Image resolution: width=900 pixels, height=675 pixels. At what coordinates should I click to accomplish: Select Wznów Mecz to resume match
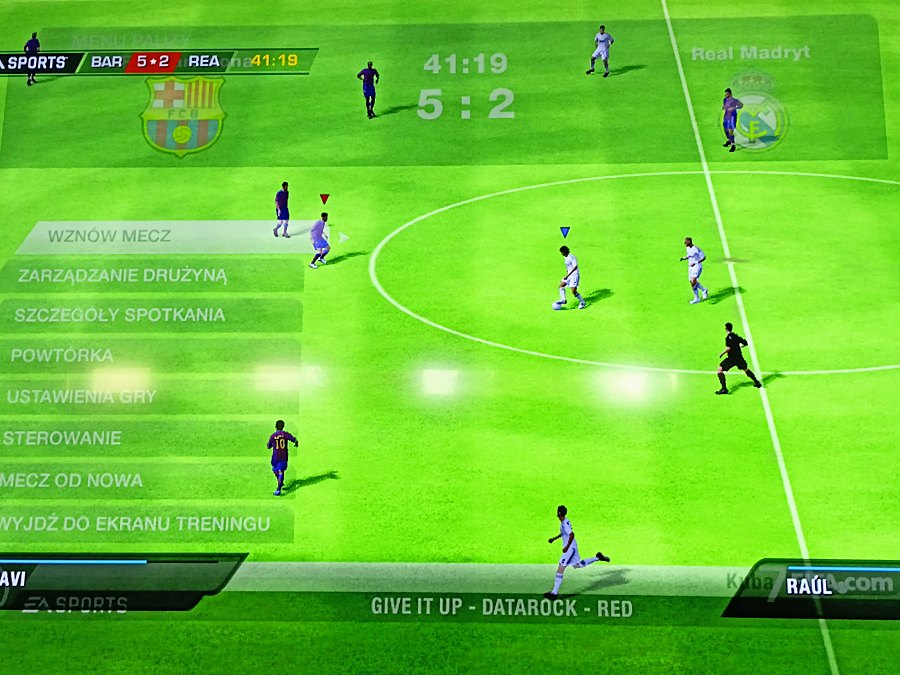coord(110,237)
